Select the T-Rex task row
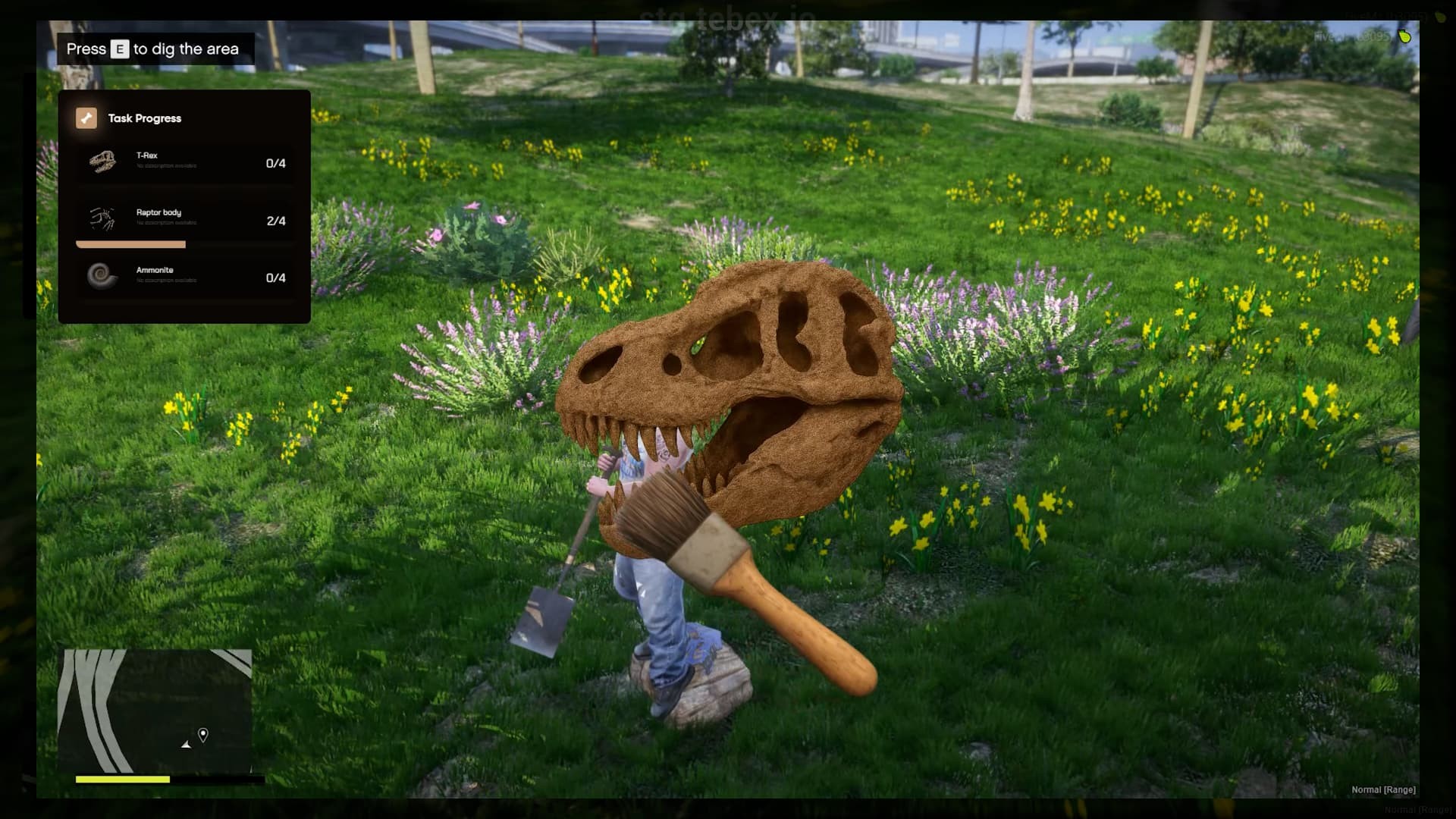The height and width of the screenshot is (819, 1456). point(184,162)
